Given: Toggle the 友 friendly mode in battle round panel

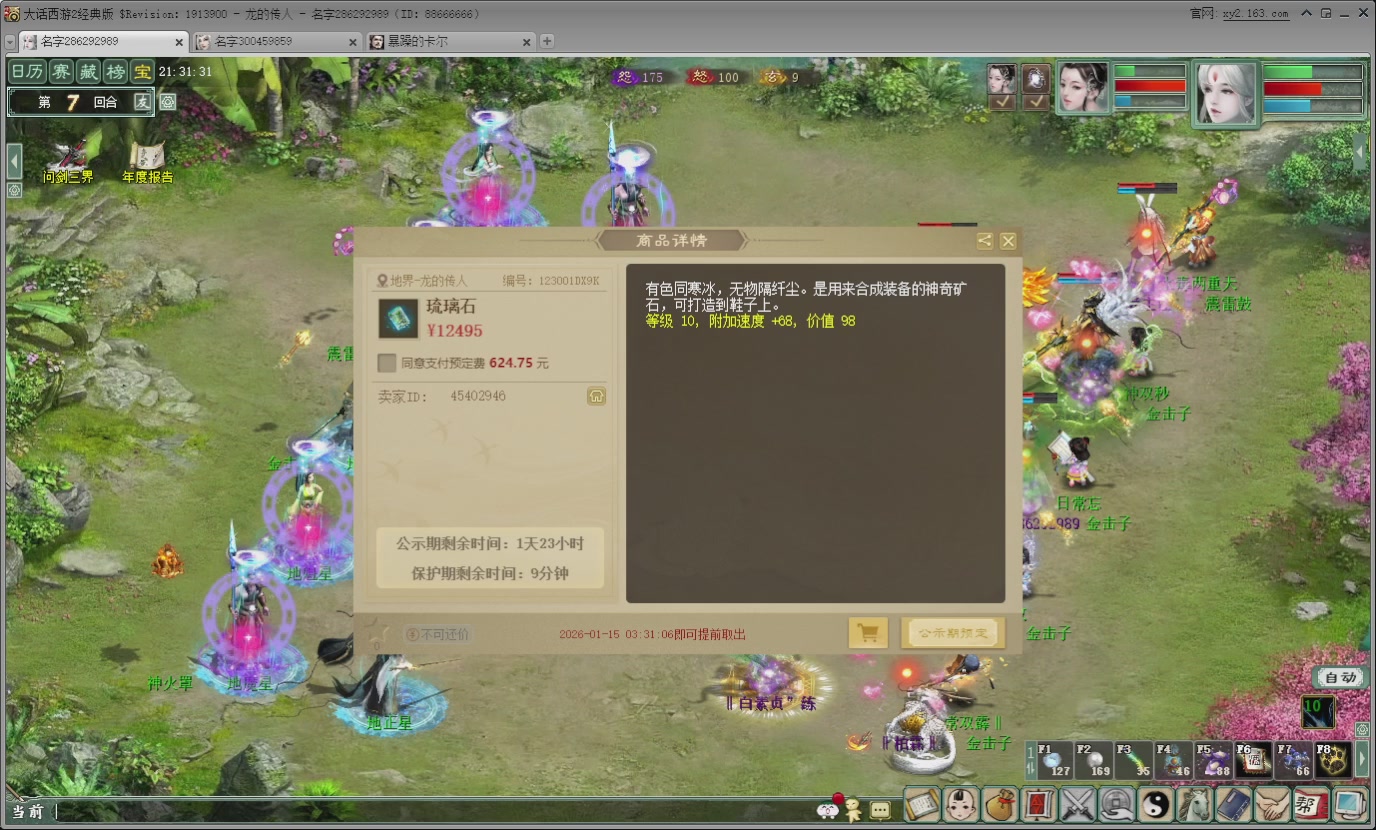Looking at the screenshot, I should pos(143,102).
